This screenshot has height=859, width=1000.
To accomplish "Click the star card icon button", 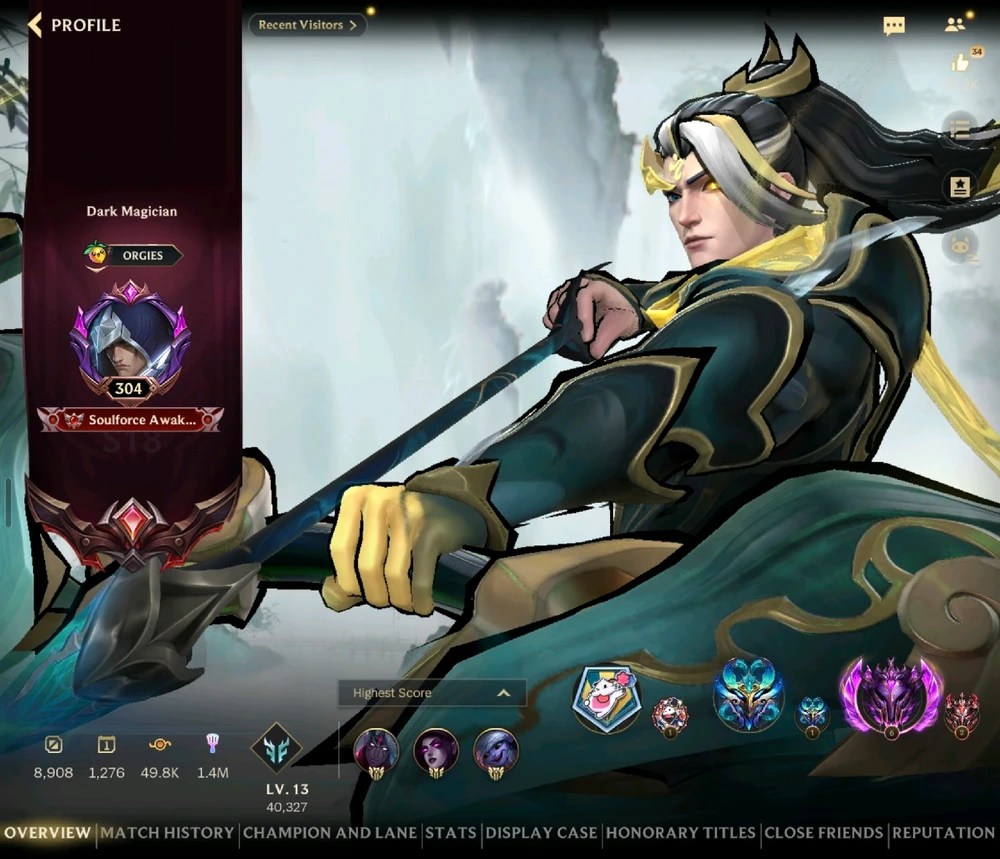I will [960, 187].
